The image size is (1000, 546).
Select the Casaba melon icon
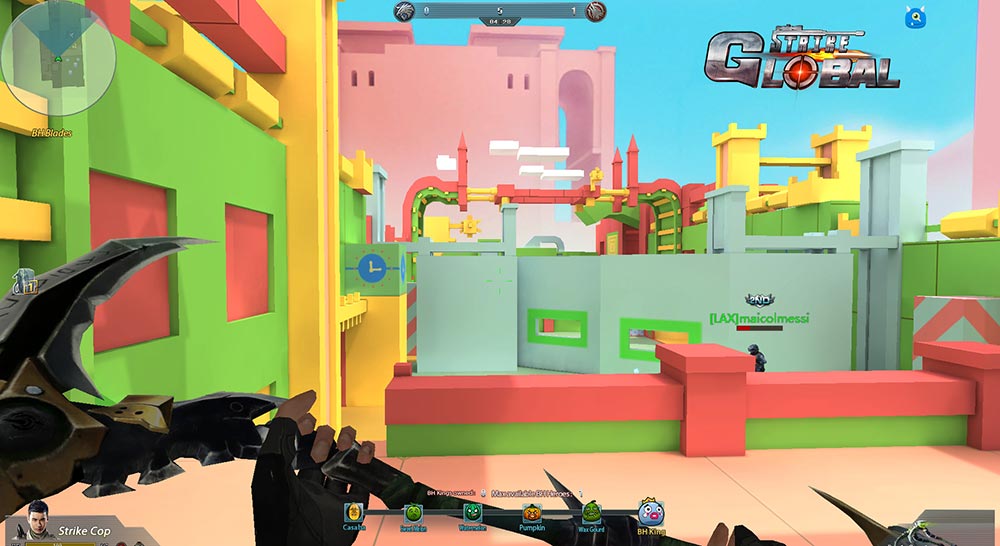tap(354, 512)
